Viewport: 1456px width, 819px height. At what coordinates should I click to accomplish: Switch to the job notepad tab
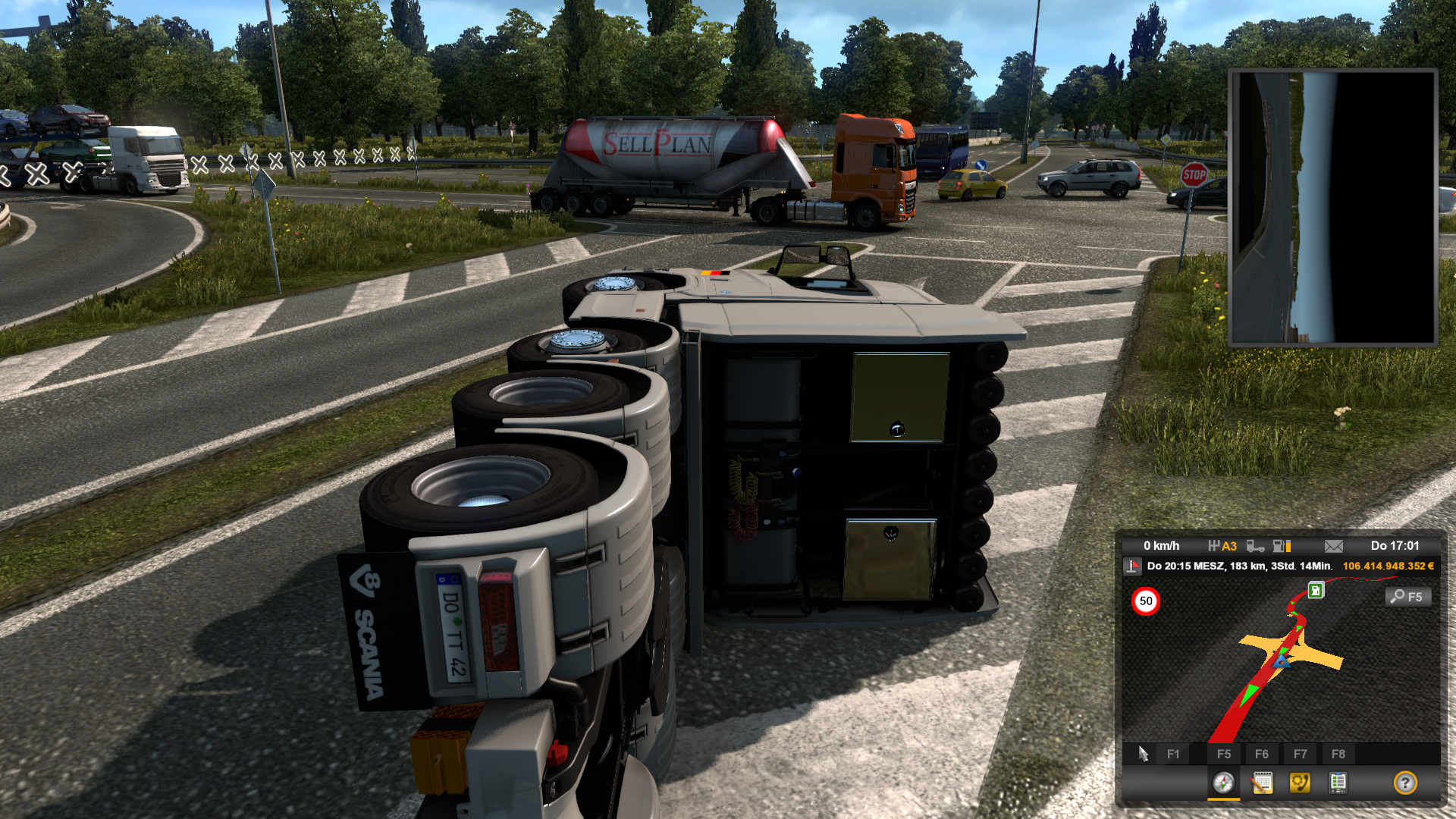click(1262, 783)
